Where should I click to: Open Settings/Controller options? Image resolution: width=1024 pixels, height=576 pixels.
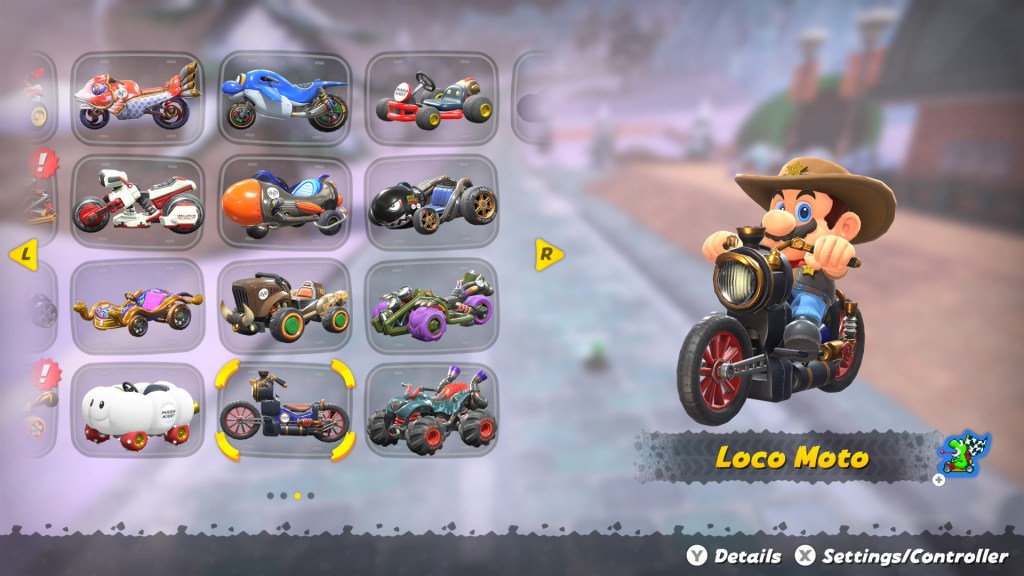click(903, 556)
